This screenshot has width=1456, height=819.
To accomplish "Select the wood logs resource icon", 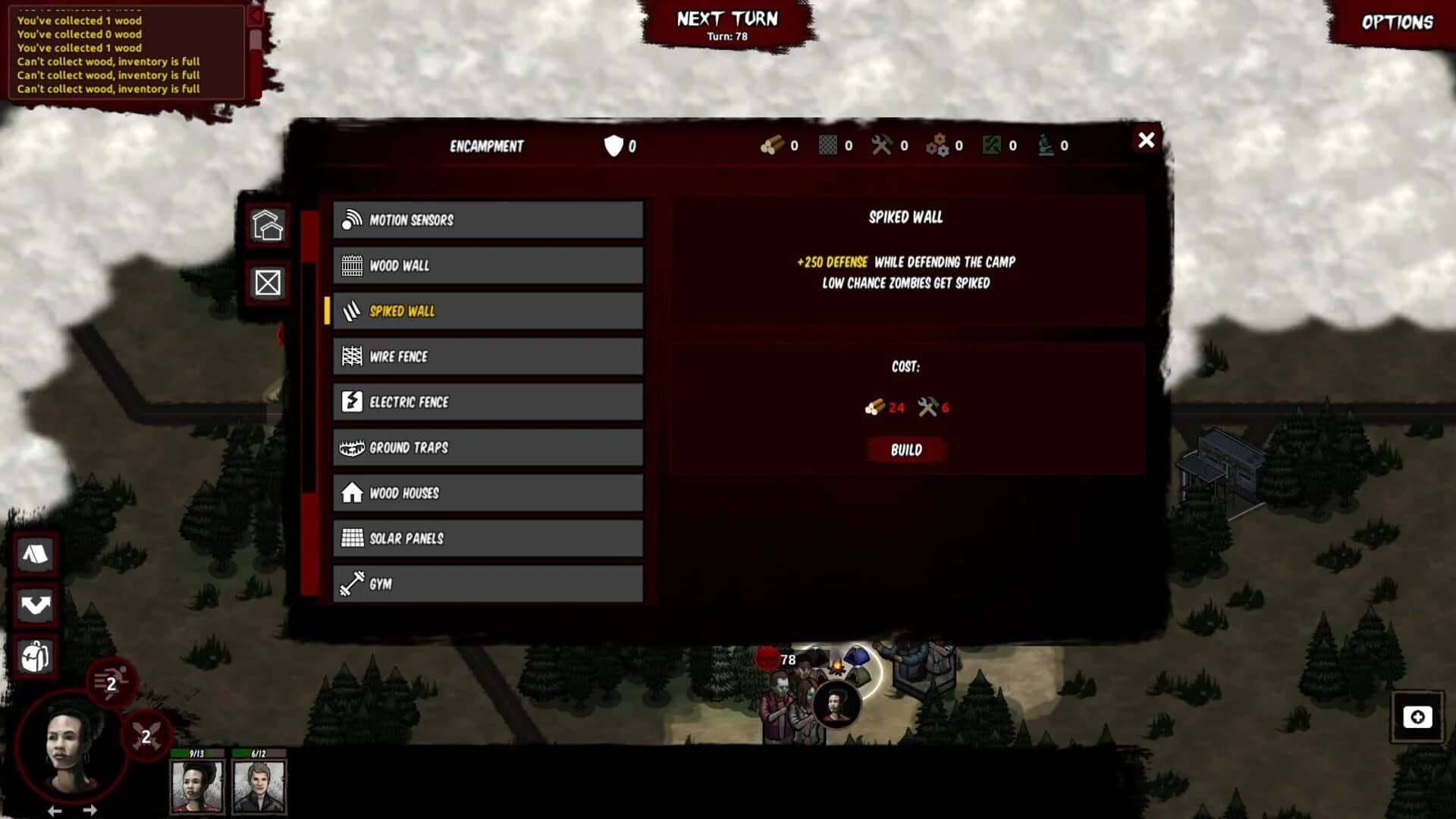I will click(773, 146).
